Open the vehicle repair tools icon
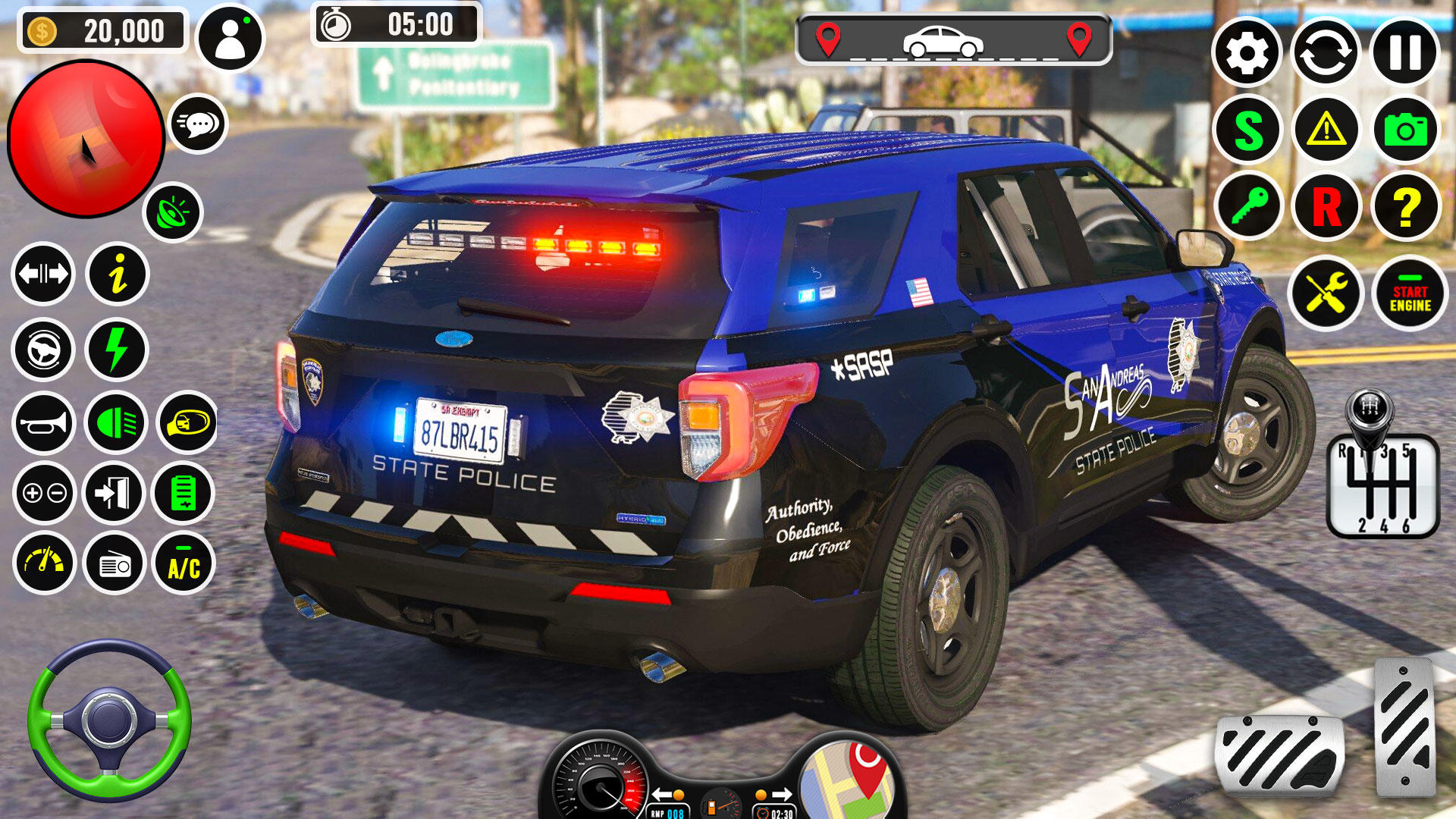 click(x=1326, y=292)
